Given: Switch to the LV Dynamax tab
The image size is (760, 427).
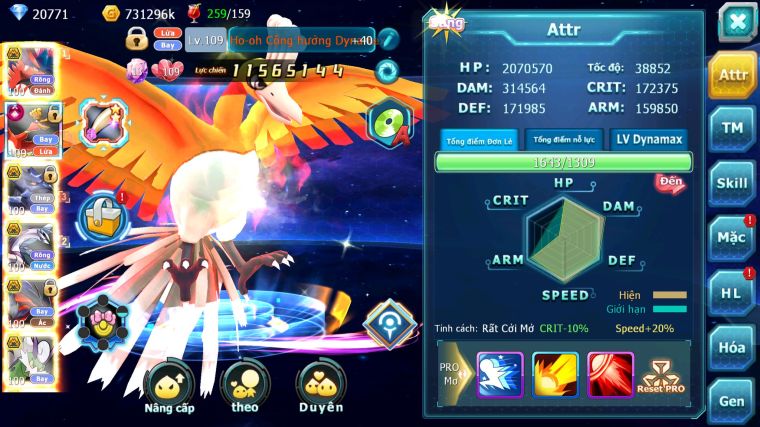Looking at the screenshot, I should [x=648, y=139].
